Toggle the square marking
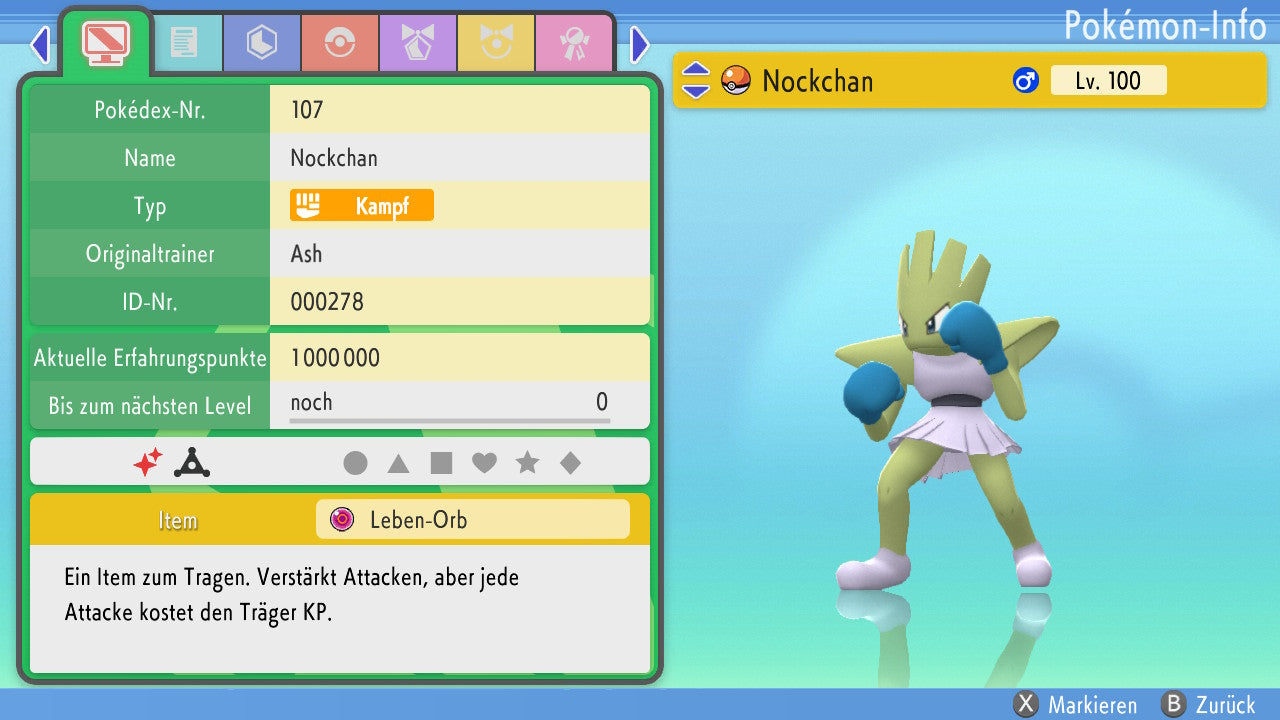Image resolution: width=1280 pixels, height=720 pixels. coord(441,463)
